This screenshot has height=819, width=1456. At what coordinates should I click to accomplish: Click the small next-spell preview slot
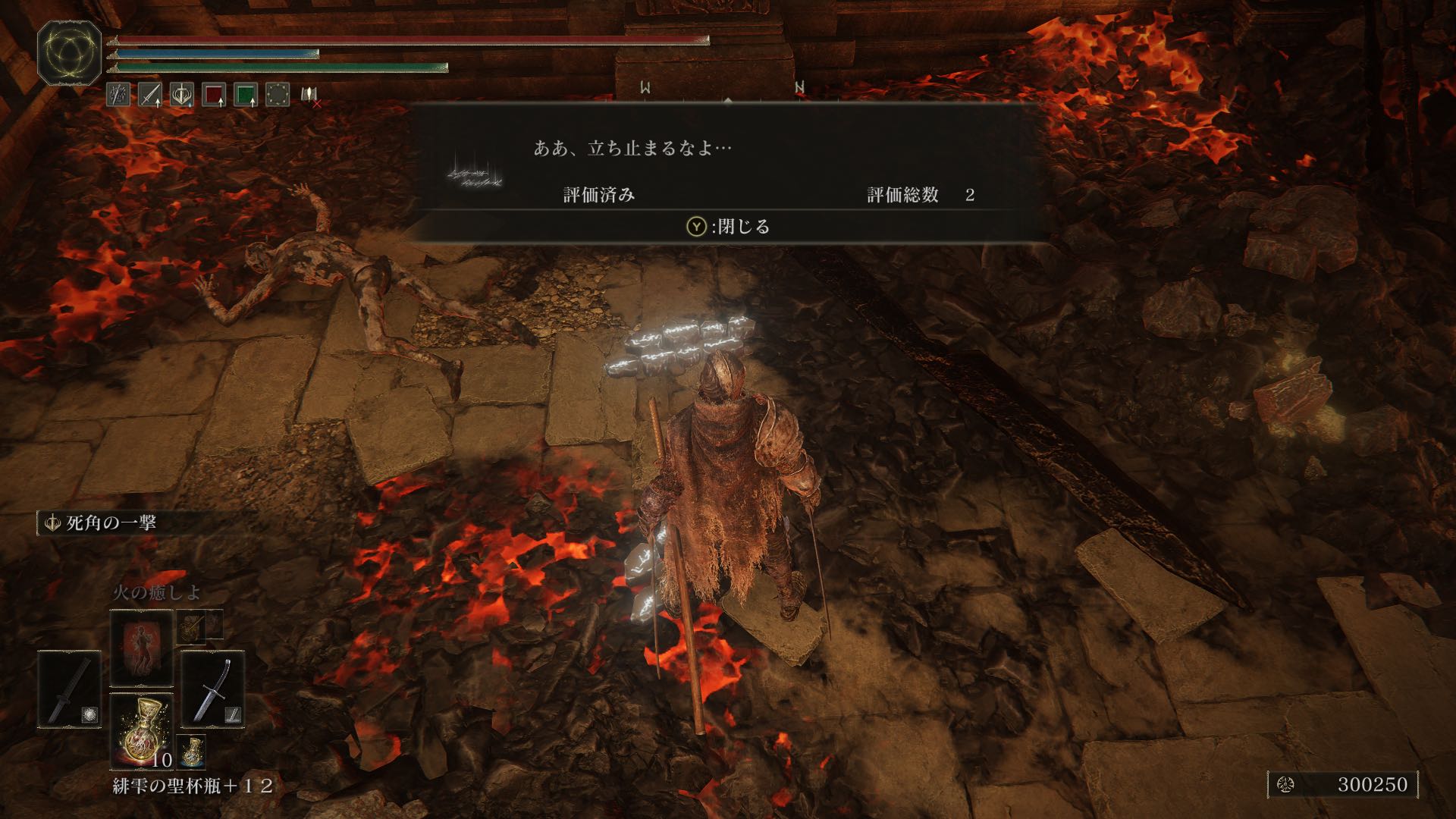click(193, 625)
